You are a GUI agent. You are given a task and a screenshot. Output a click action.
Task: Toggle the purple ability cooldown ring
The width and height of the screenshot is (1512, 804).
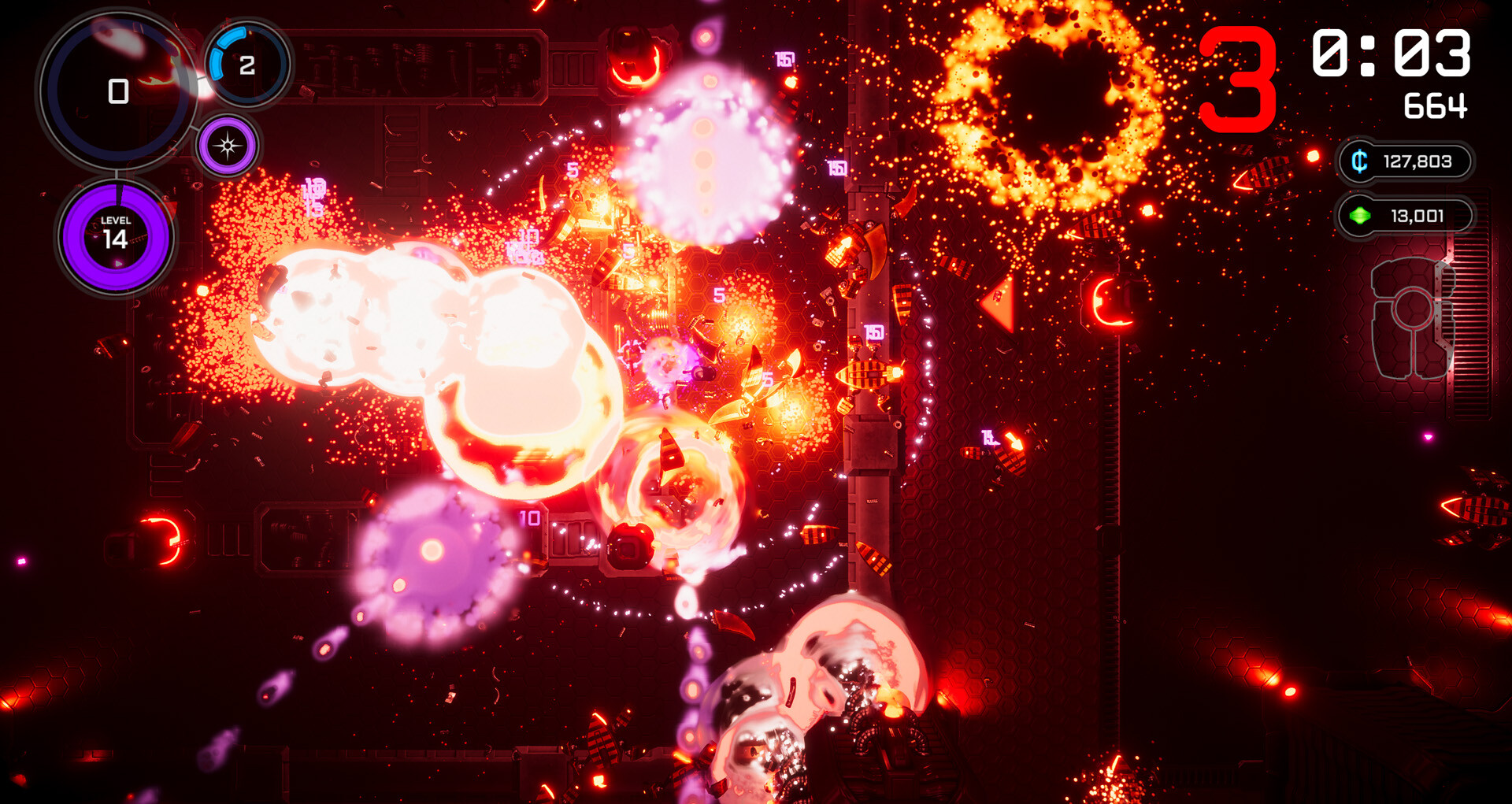coord(228,145)
